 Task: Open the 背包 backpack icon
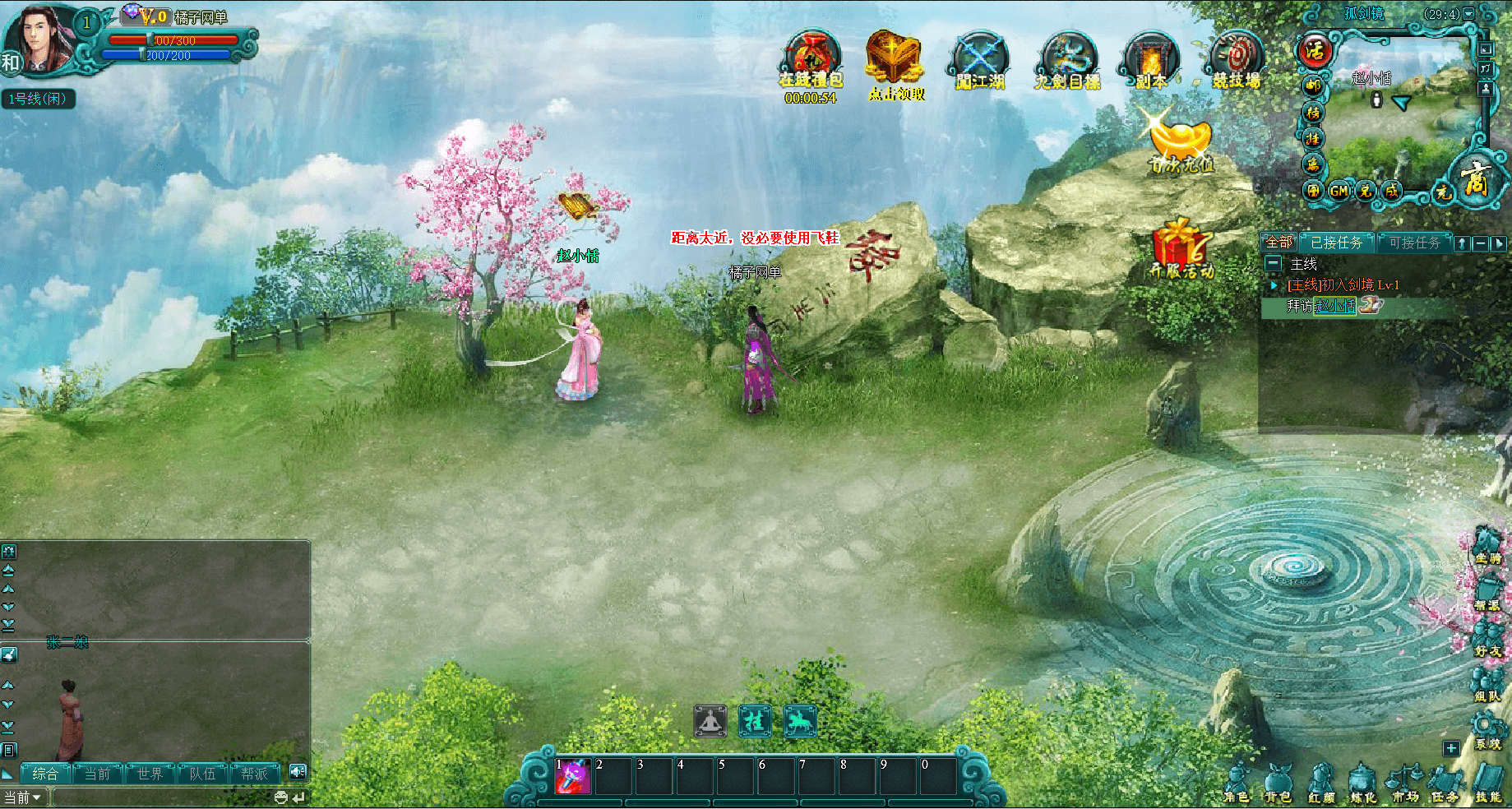[1278, 782]
